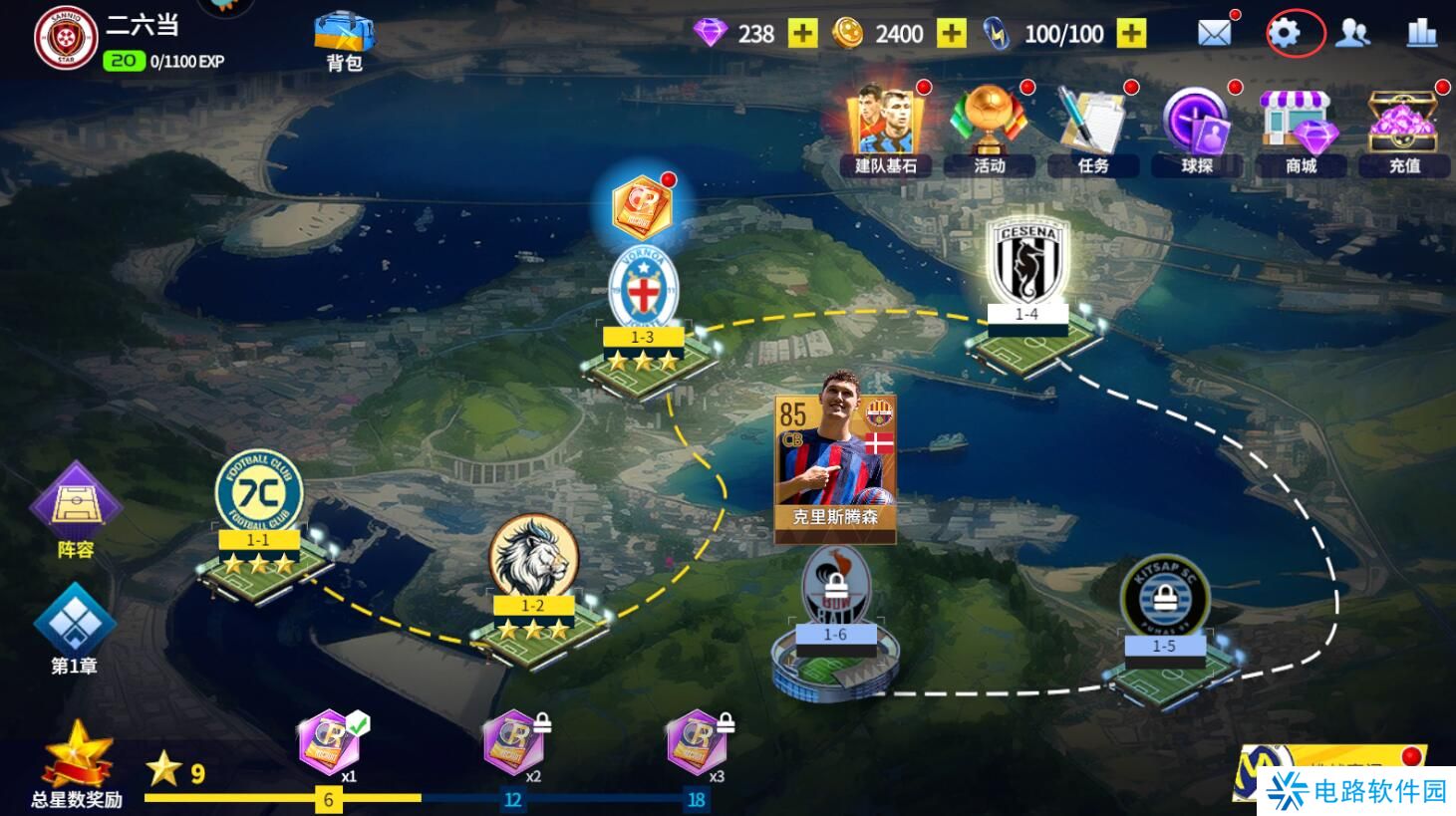Image resolution: width=1456 pixels, height=816 pixels.
Task: Add more purple diamonds
Action: pyautogui.click(x=802, y=34)
